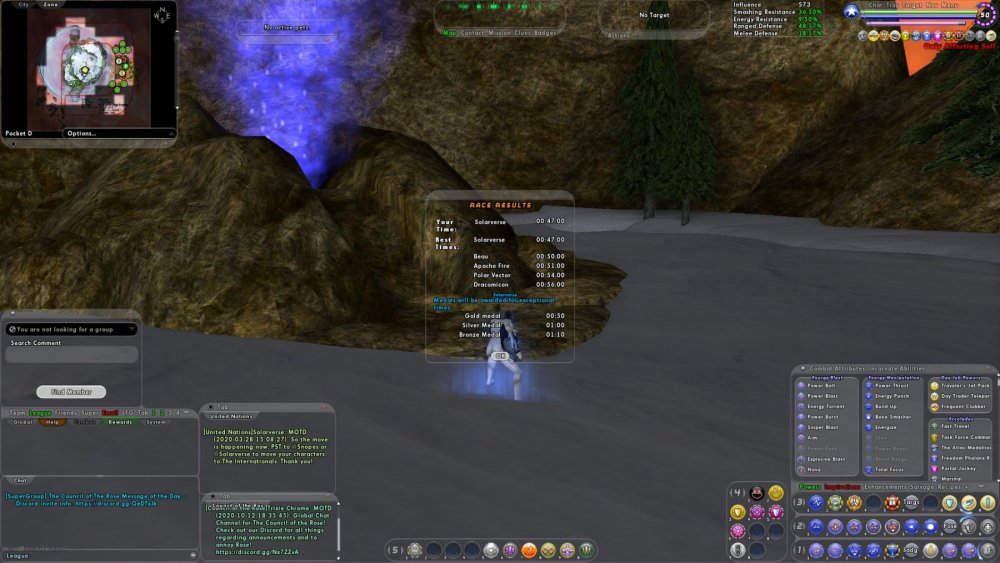Switch to the Zone map tab
This screenshot has height=563, width=1000.
(51, 4)
